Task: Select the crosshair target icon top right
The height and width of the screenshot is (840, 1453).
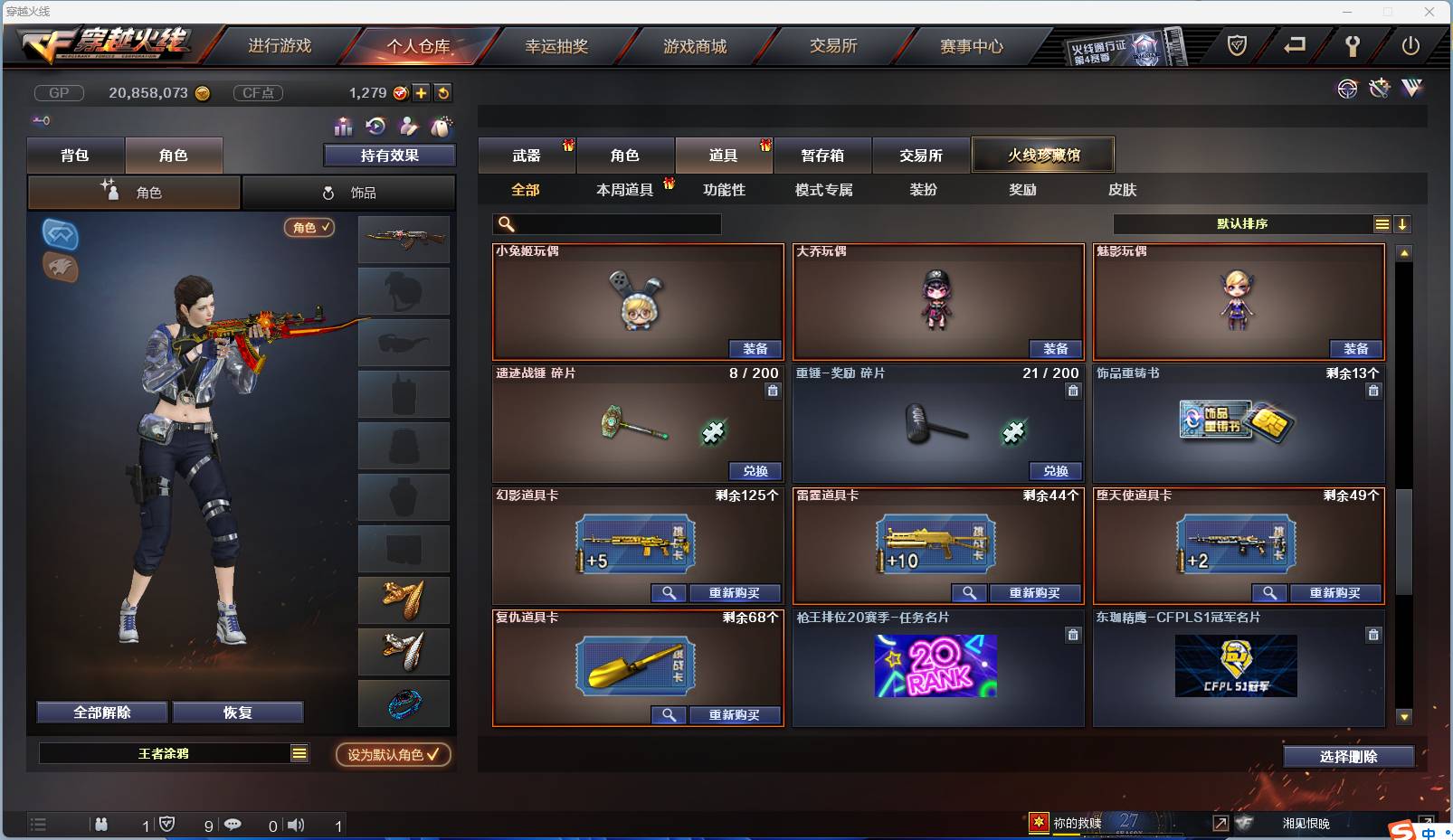Action: pyautogui.click(x=1348, y=89)
